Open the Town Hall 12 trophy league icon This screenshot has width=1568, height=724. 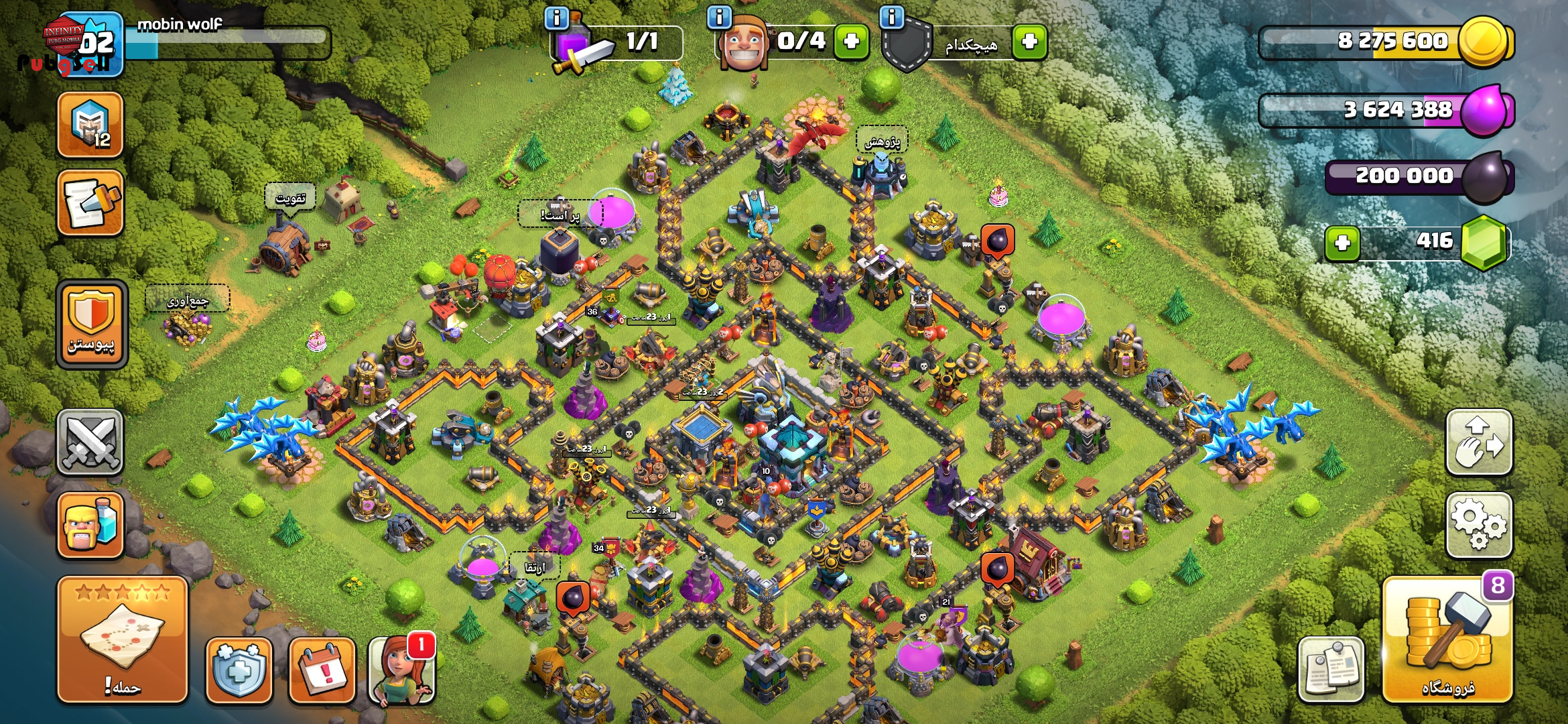(90, 125)
